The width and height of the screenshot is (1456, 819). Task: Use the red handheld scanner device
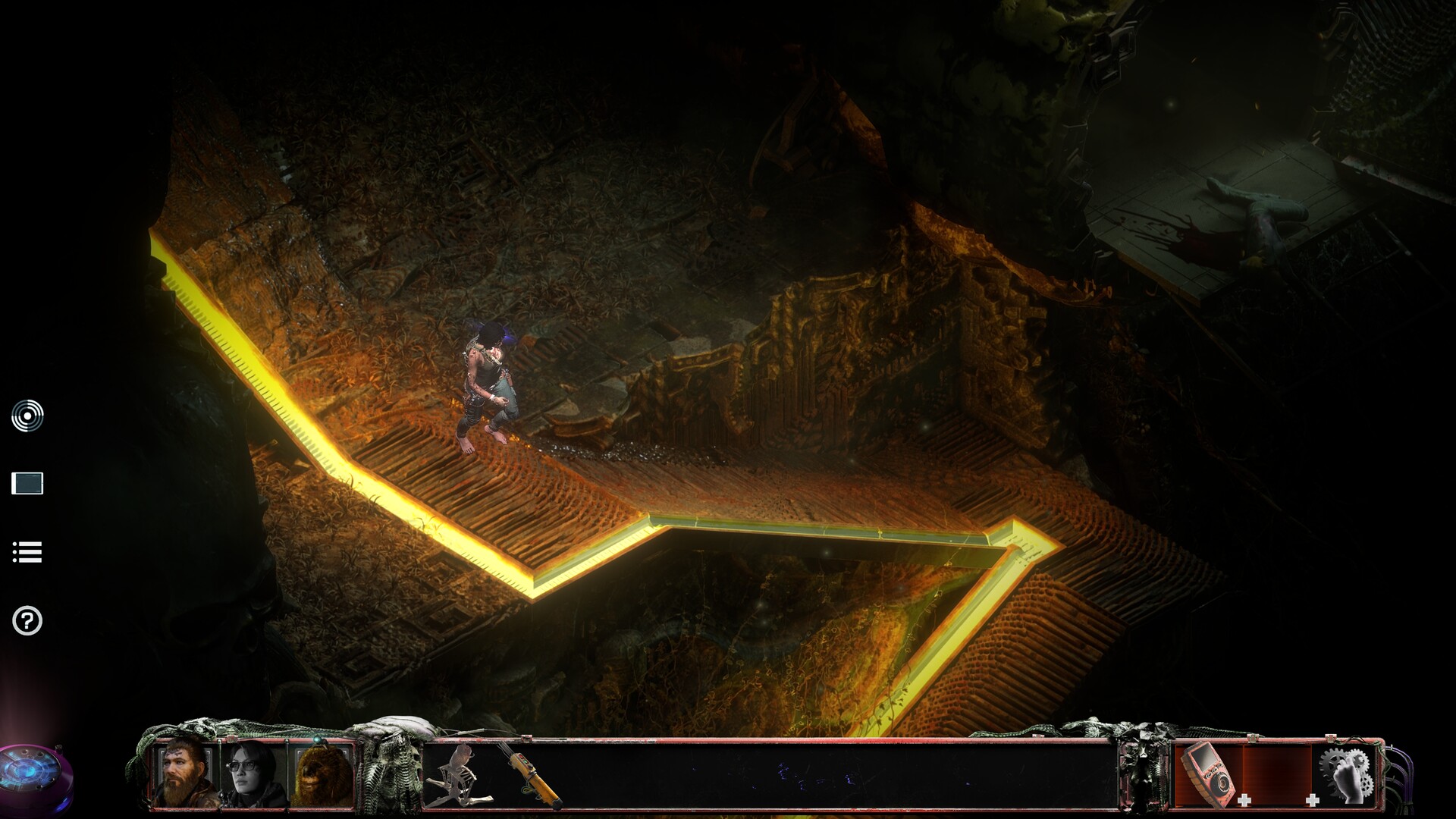point(1208,773)
